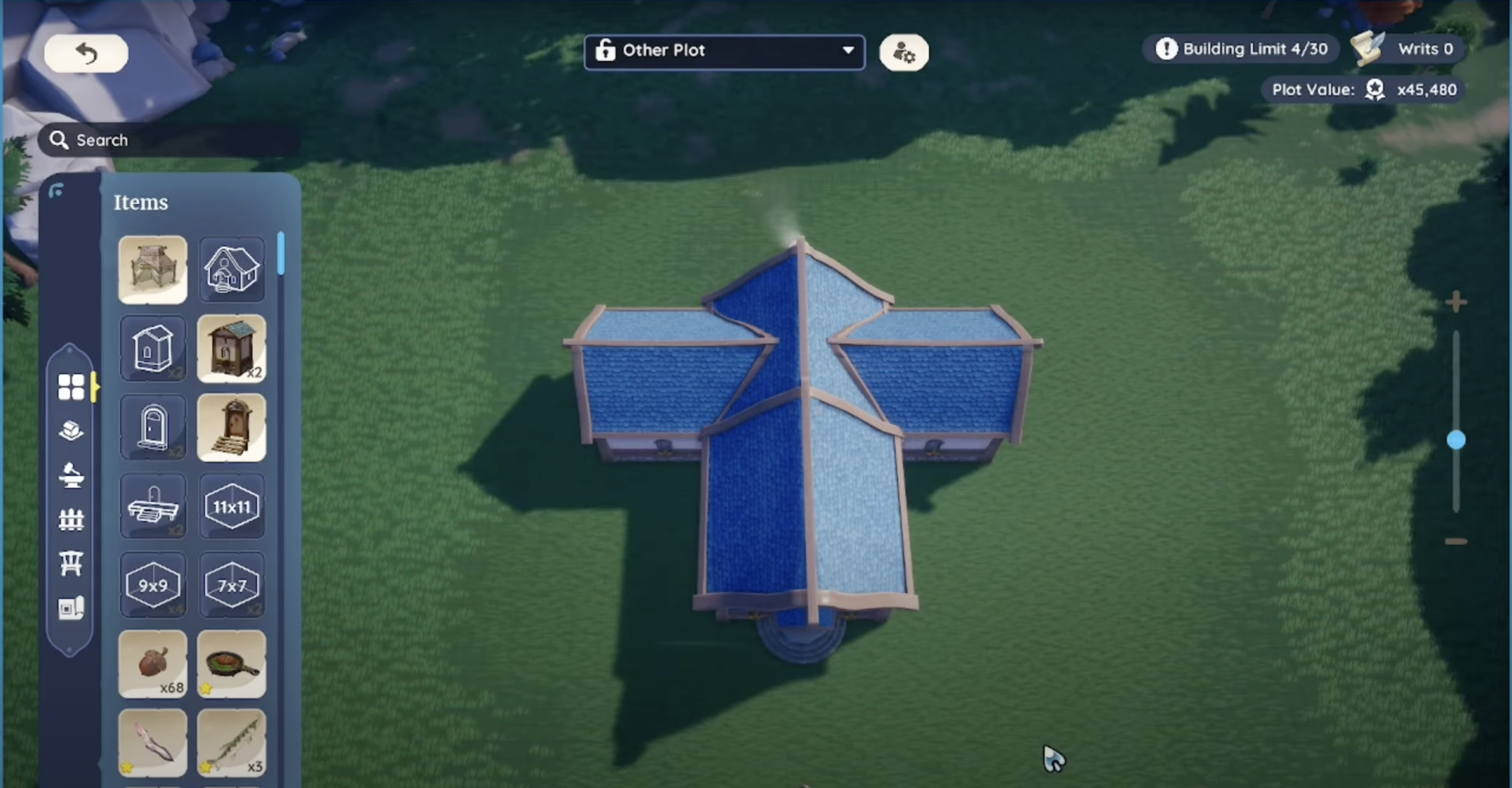Open the building blocks category
Screen dimensions: 1512x788
tap(71, 430)
